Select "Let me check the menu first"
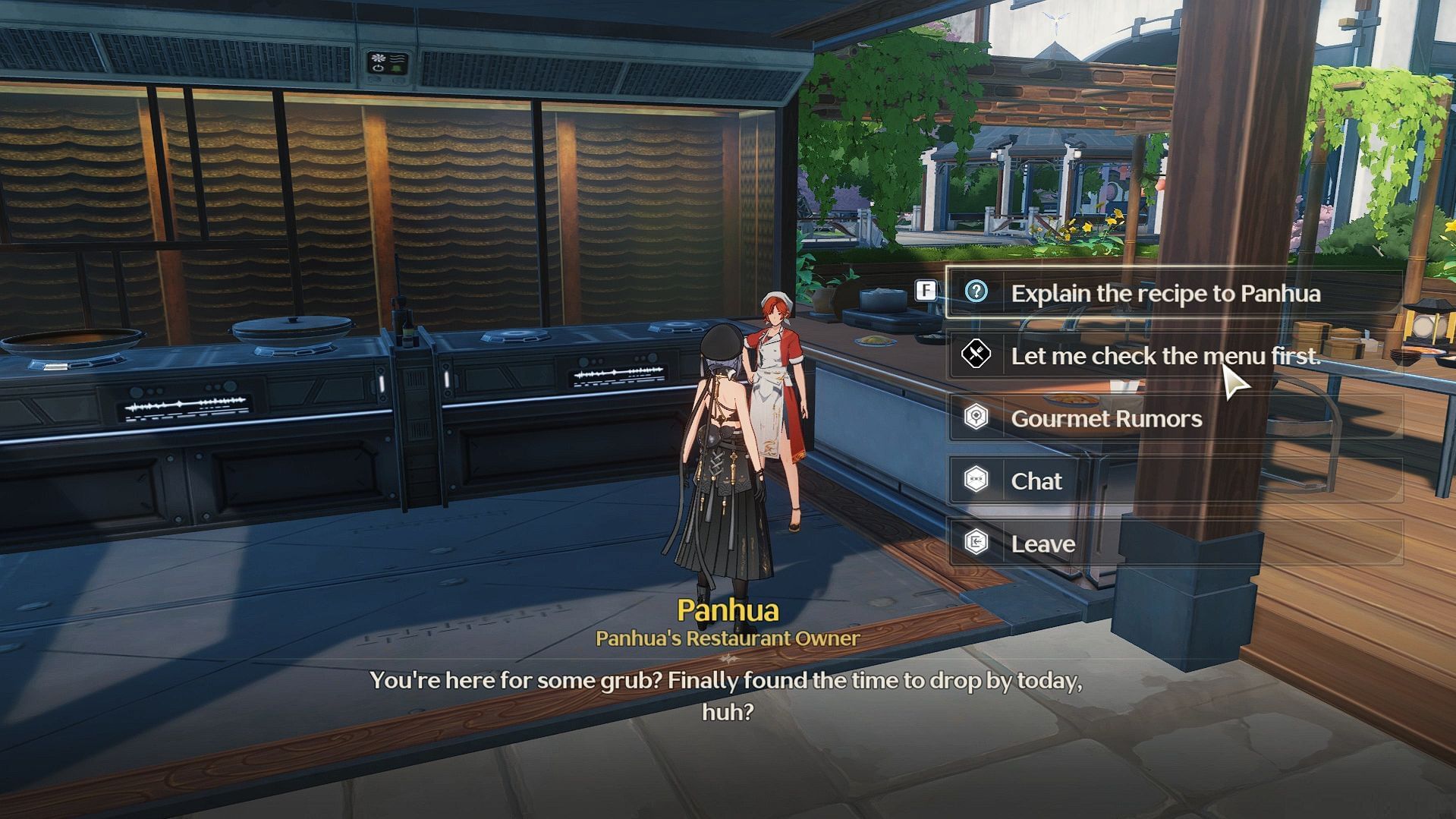This screenshot has width=1456, height=819. (1165, 355)
